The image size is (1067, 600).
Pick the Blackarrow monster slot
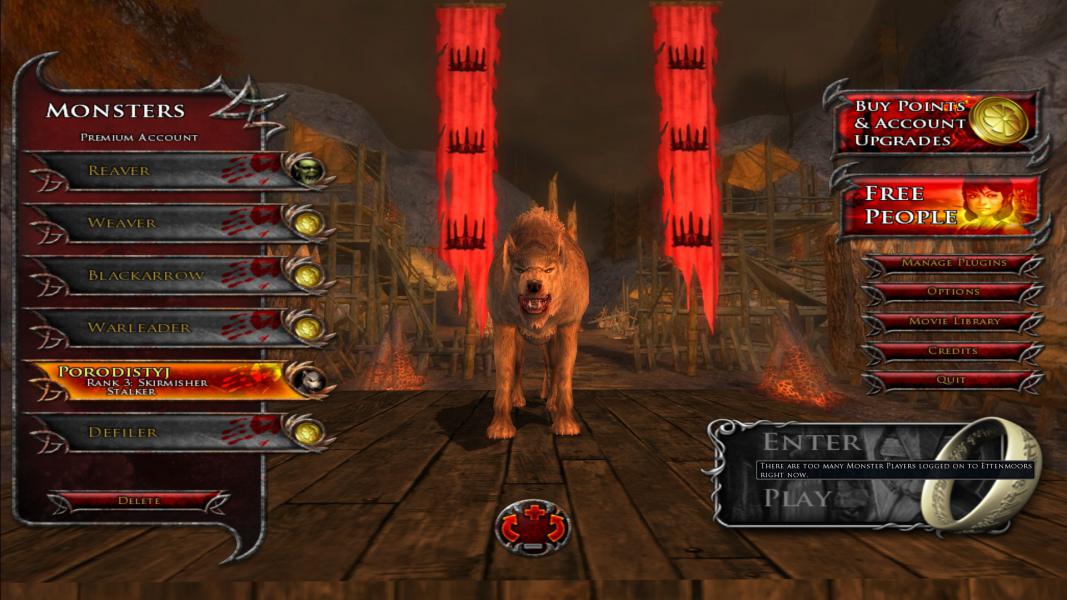160,275
